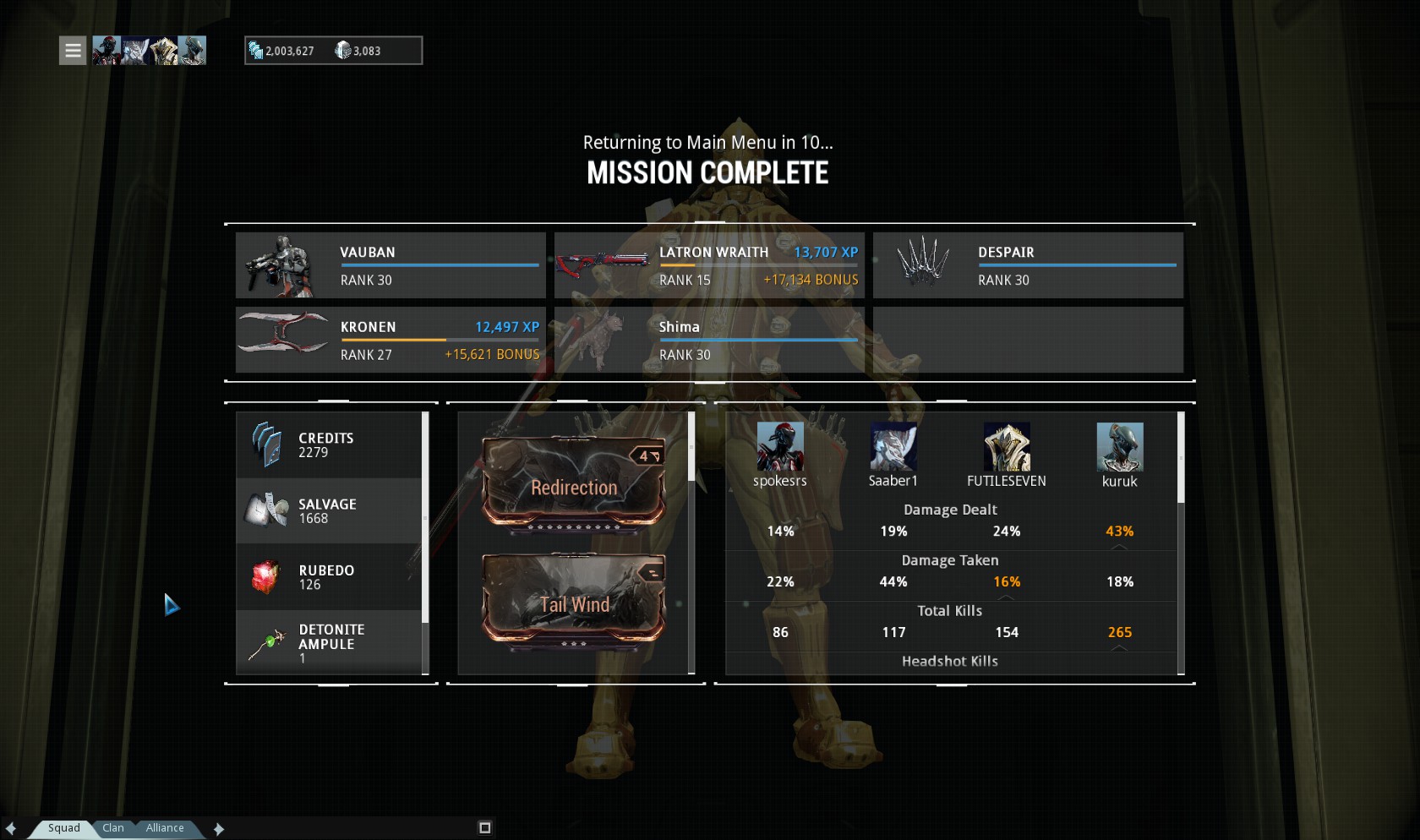Click Saaber1 player avatar
The image size is (1420, 840).
[x=893, y=446]
